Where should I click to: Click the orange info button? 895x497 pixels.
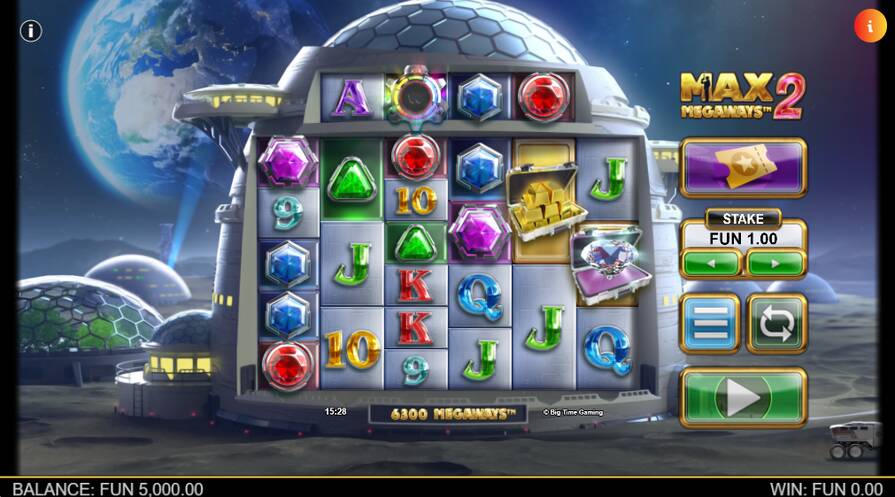(869, 26)
